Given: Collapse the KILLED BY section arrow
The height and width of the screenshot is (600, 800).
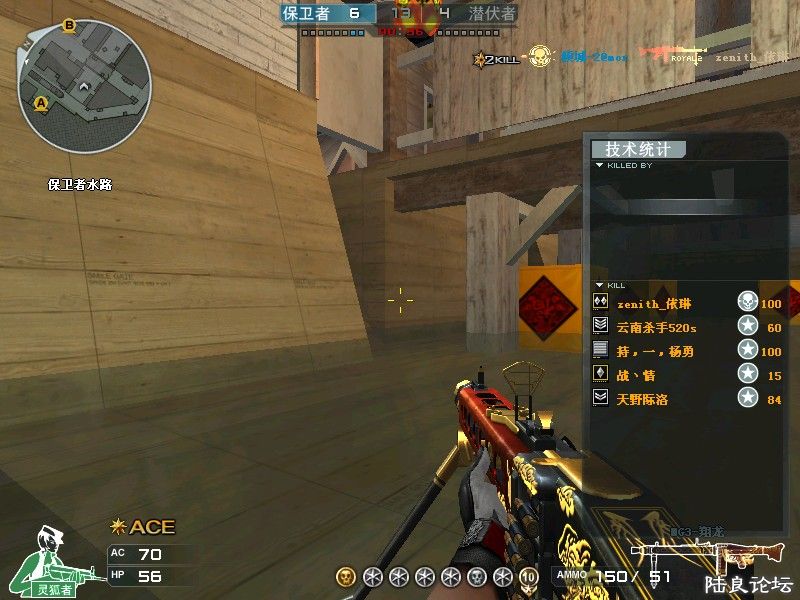Looking at the screenshot, I should [599, 166].
